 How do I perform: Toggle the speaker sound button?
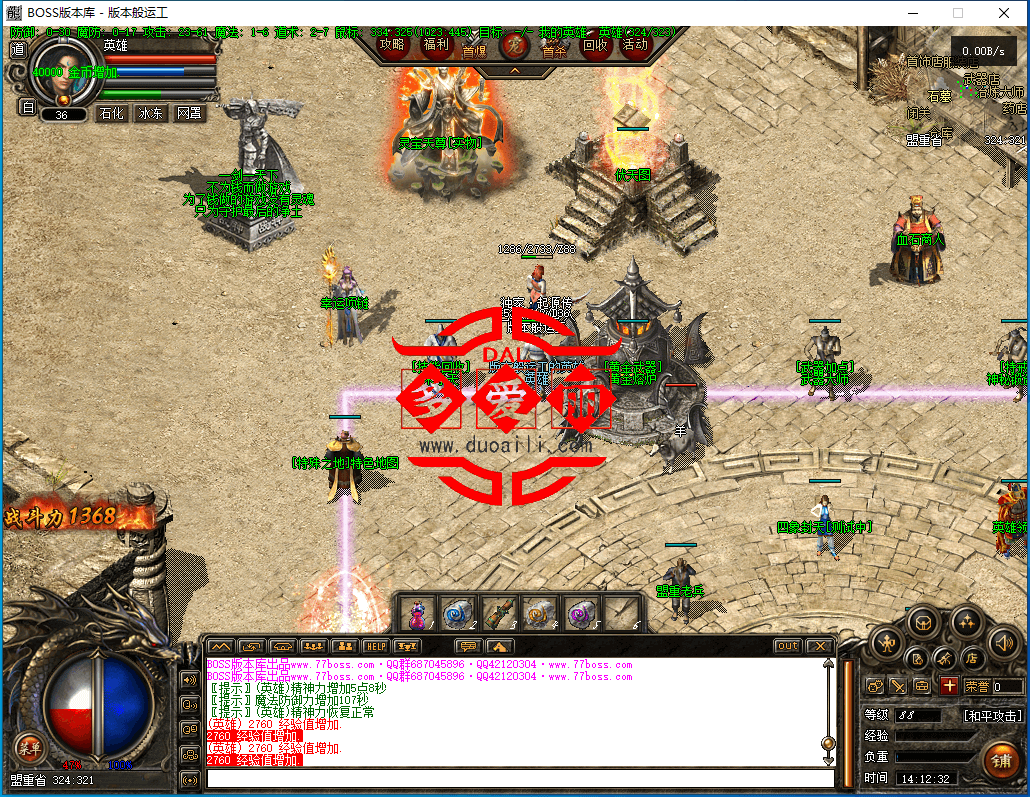pos(1003,642)
